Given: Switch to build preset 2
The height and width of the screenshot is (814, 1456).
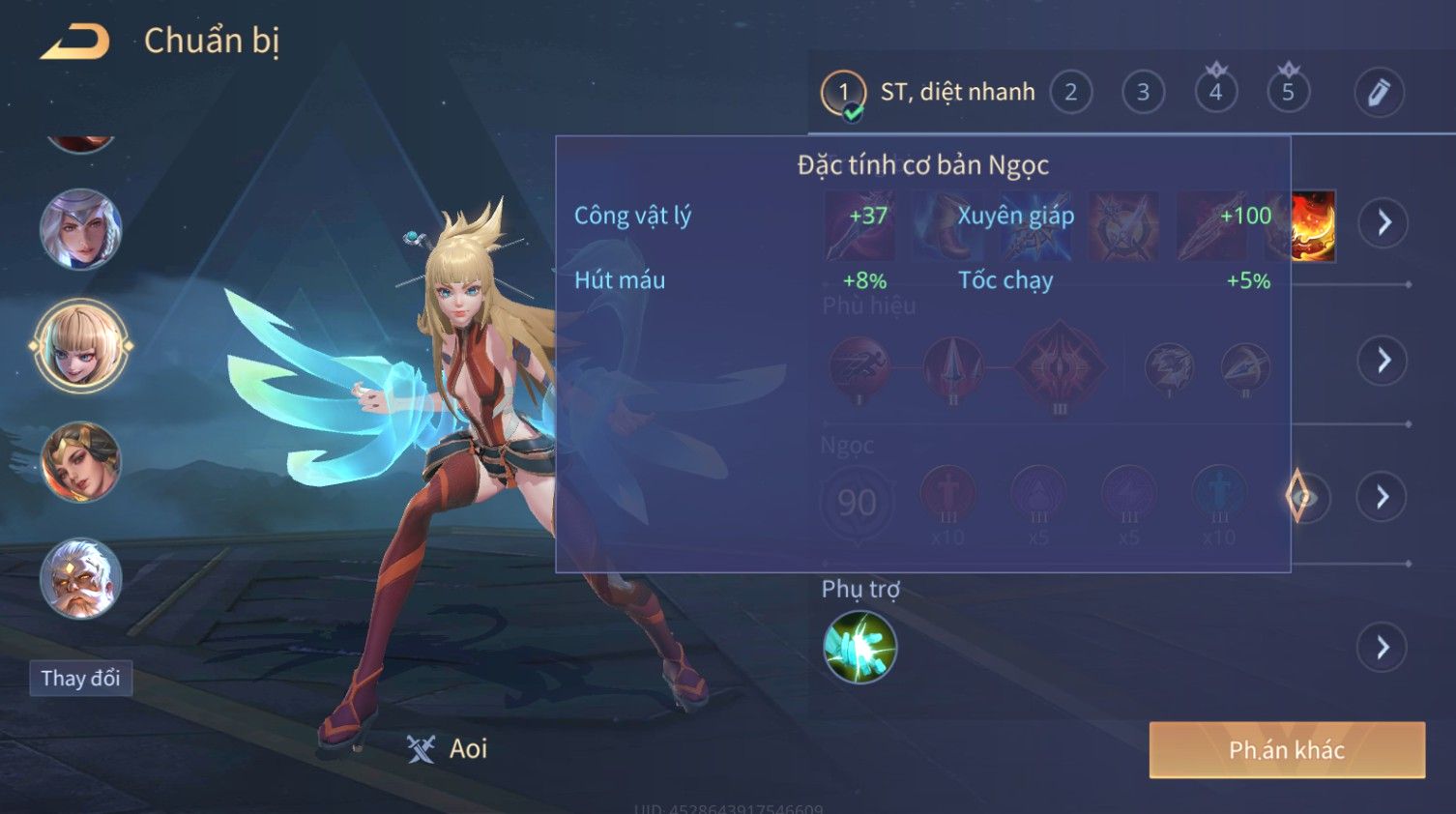Looking at the screenshot, I should [x=1070, y=93].
